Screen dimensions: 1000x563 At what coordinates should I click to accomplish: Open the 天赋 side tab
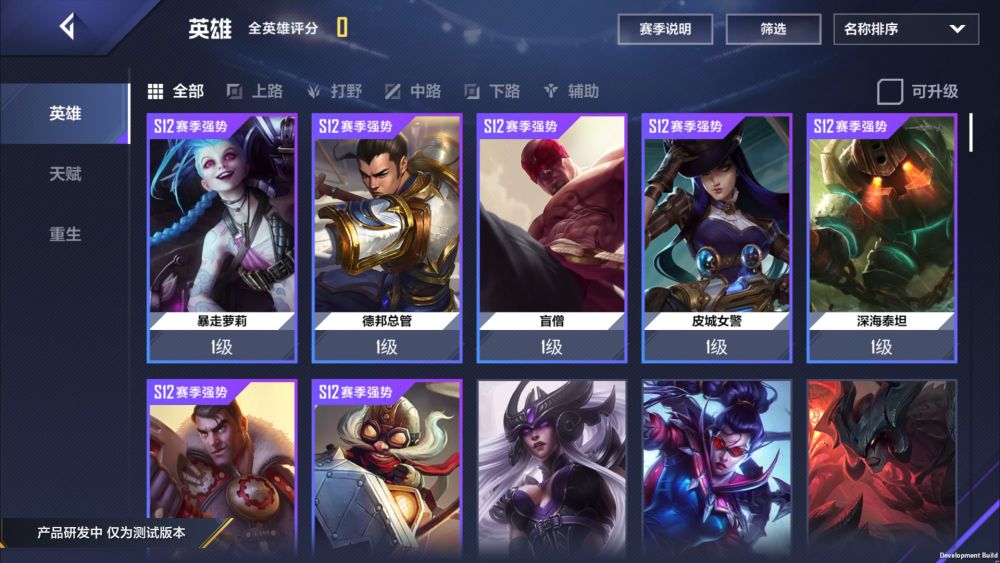coord(65,174)
